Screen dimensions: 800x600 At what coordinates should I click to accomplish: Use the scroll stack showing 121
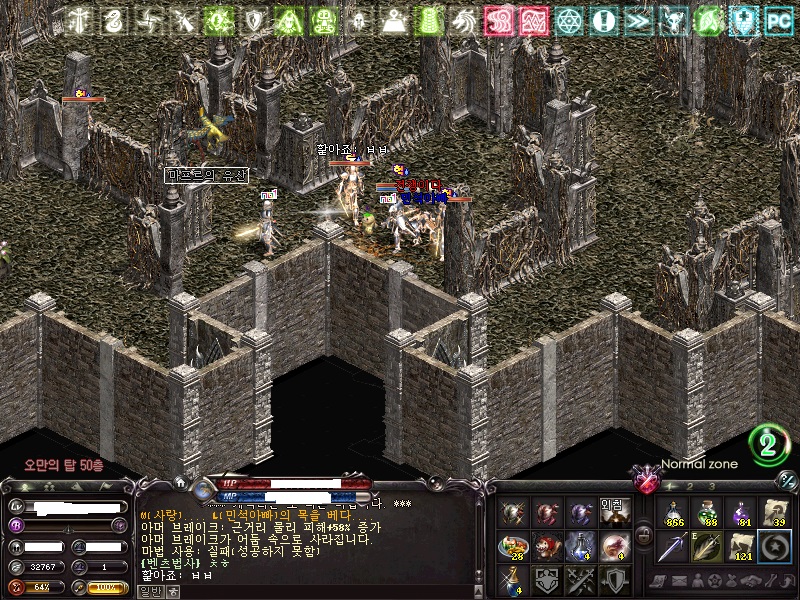coord(741,546)
